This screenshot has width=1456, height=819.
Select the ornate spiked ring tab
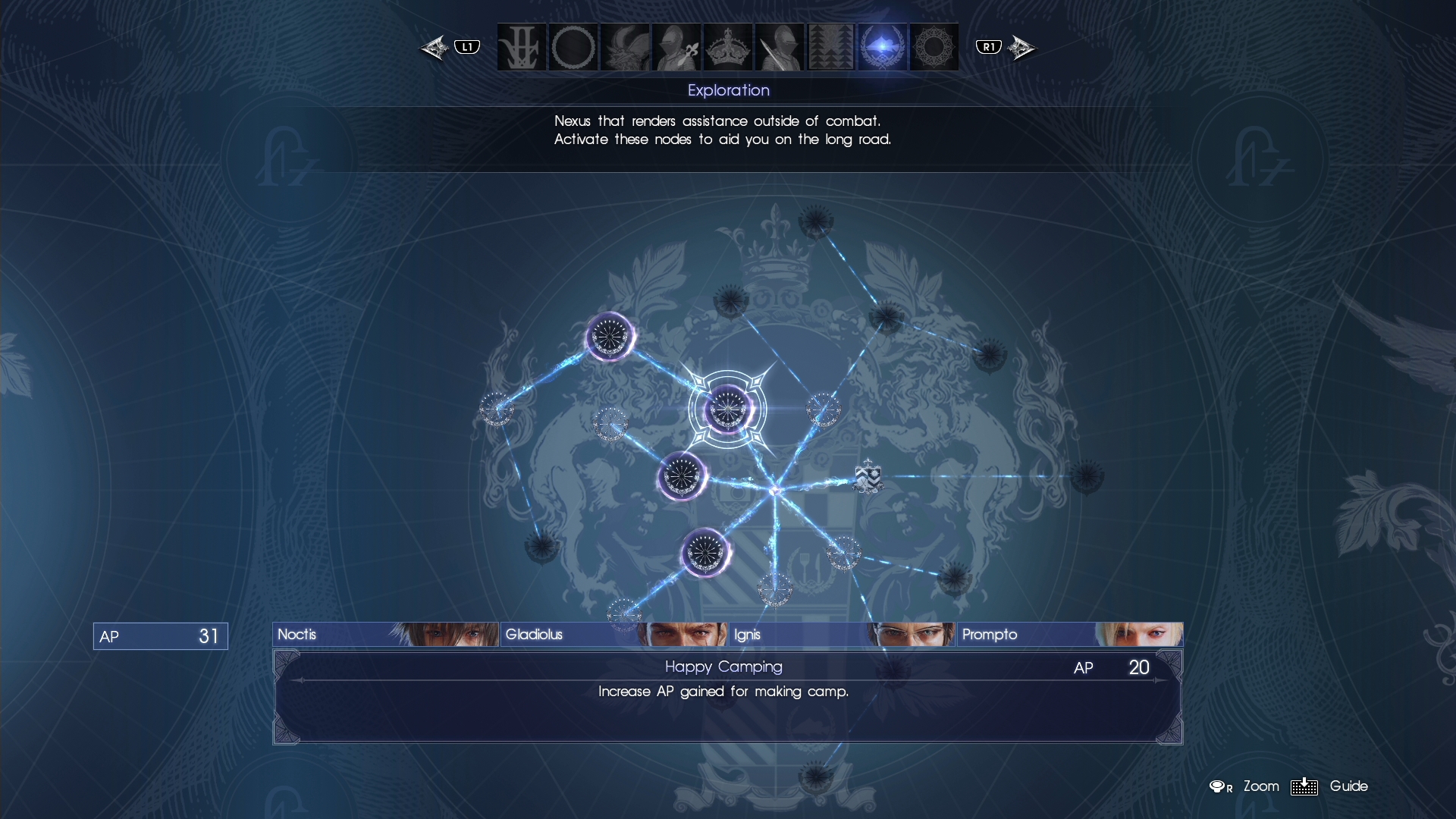coord(934,47)
